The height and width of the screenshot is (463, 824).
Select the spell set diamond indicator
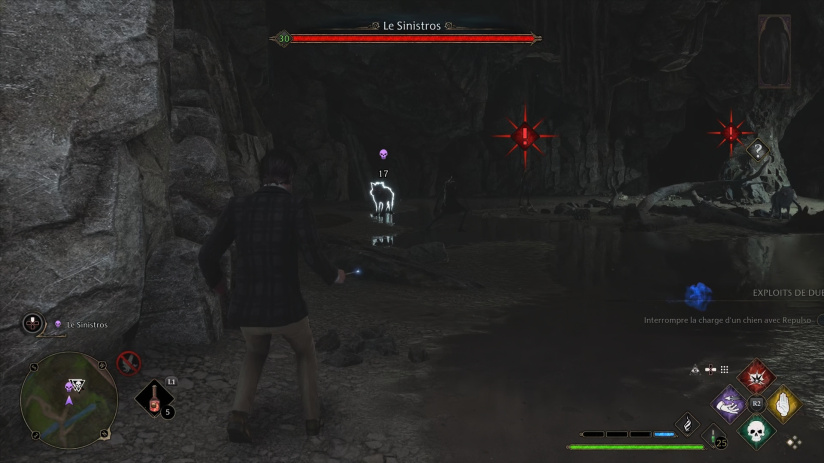coord(794,440)
